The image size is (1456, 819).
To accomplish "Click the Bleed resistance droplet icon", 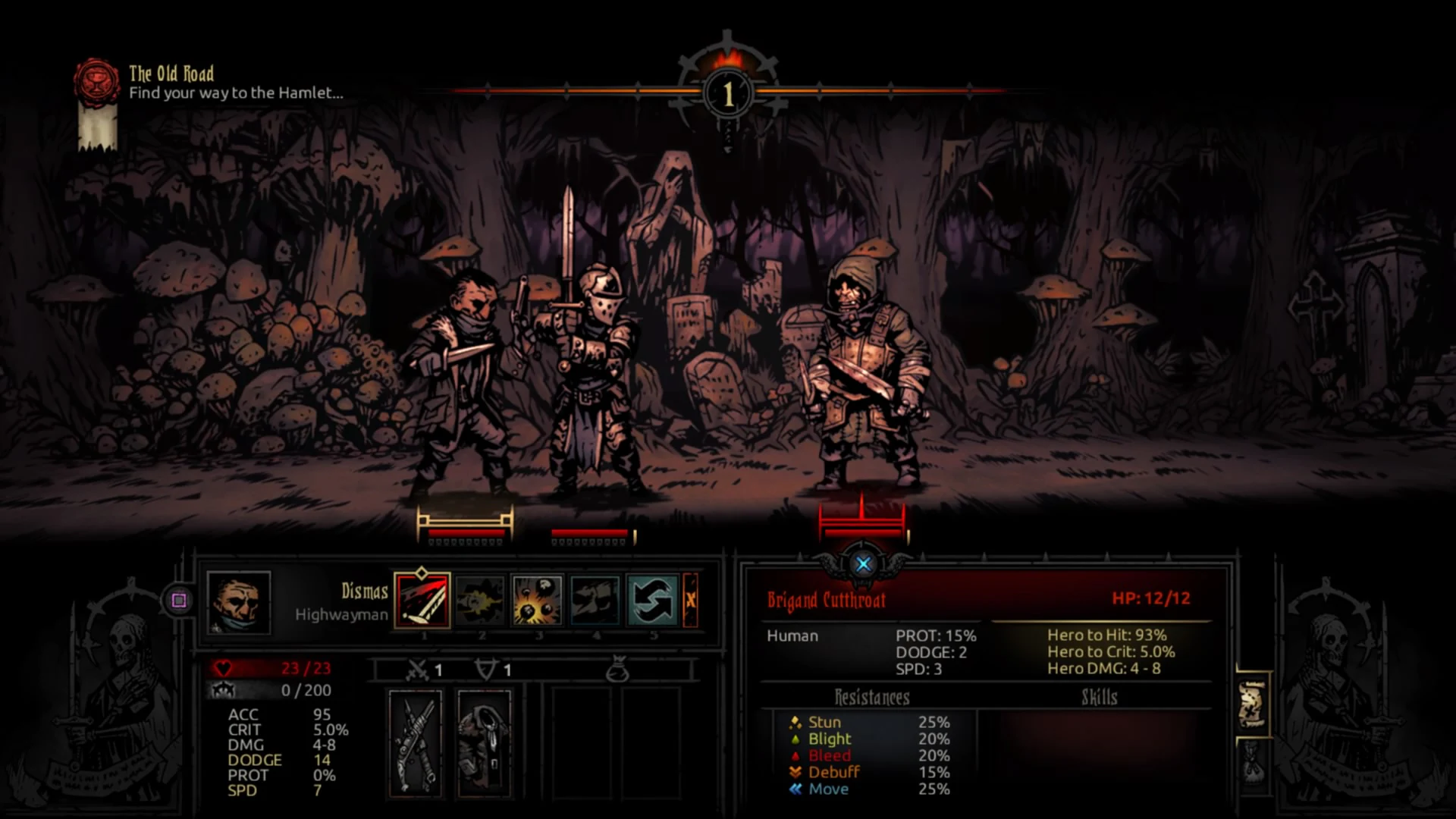I will (x=795, y=755).
